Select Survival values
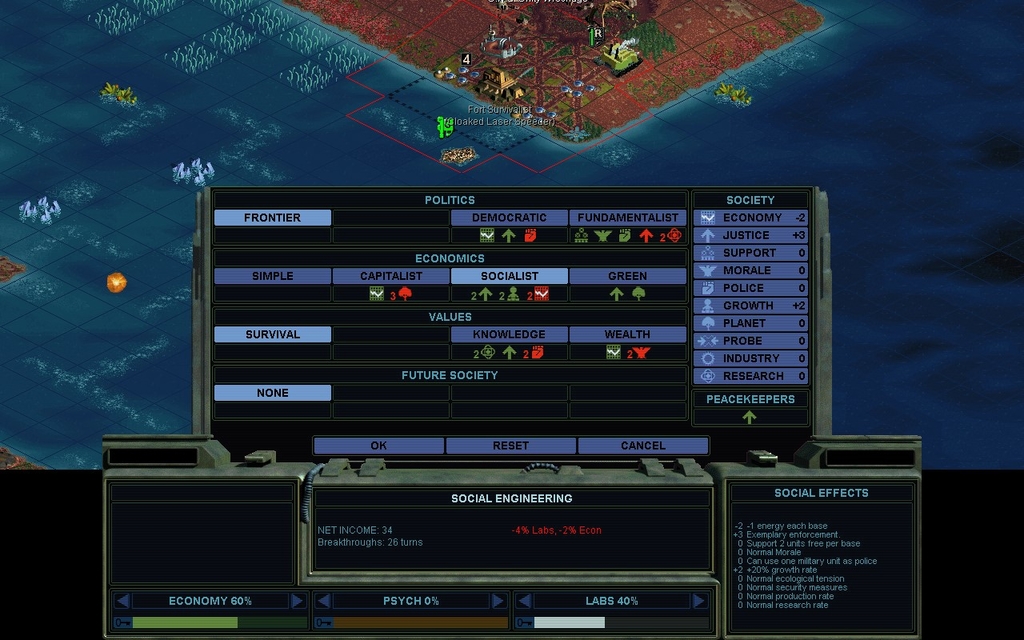 click(272, 334)
